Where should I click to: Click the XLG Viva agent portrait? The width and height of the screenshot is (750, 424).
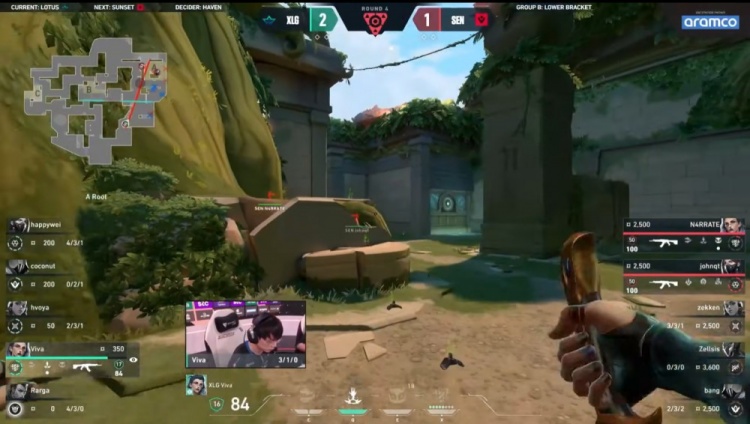pyautogui.click(x=195, y=384)
